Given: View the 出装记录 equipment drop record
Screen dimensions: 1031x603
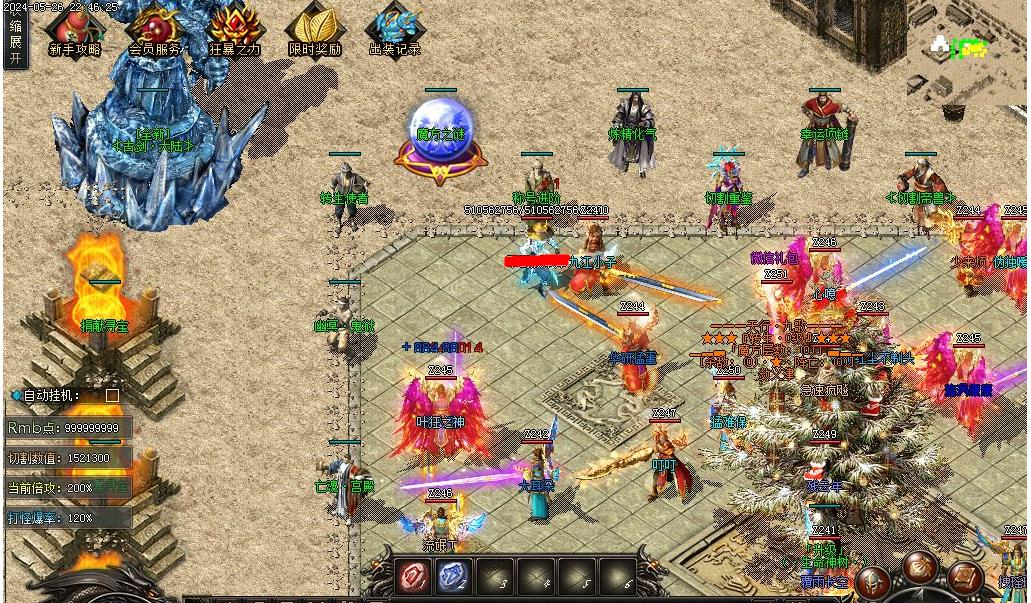Looking at the screenshot, I should [x=395, y=30].
